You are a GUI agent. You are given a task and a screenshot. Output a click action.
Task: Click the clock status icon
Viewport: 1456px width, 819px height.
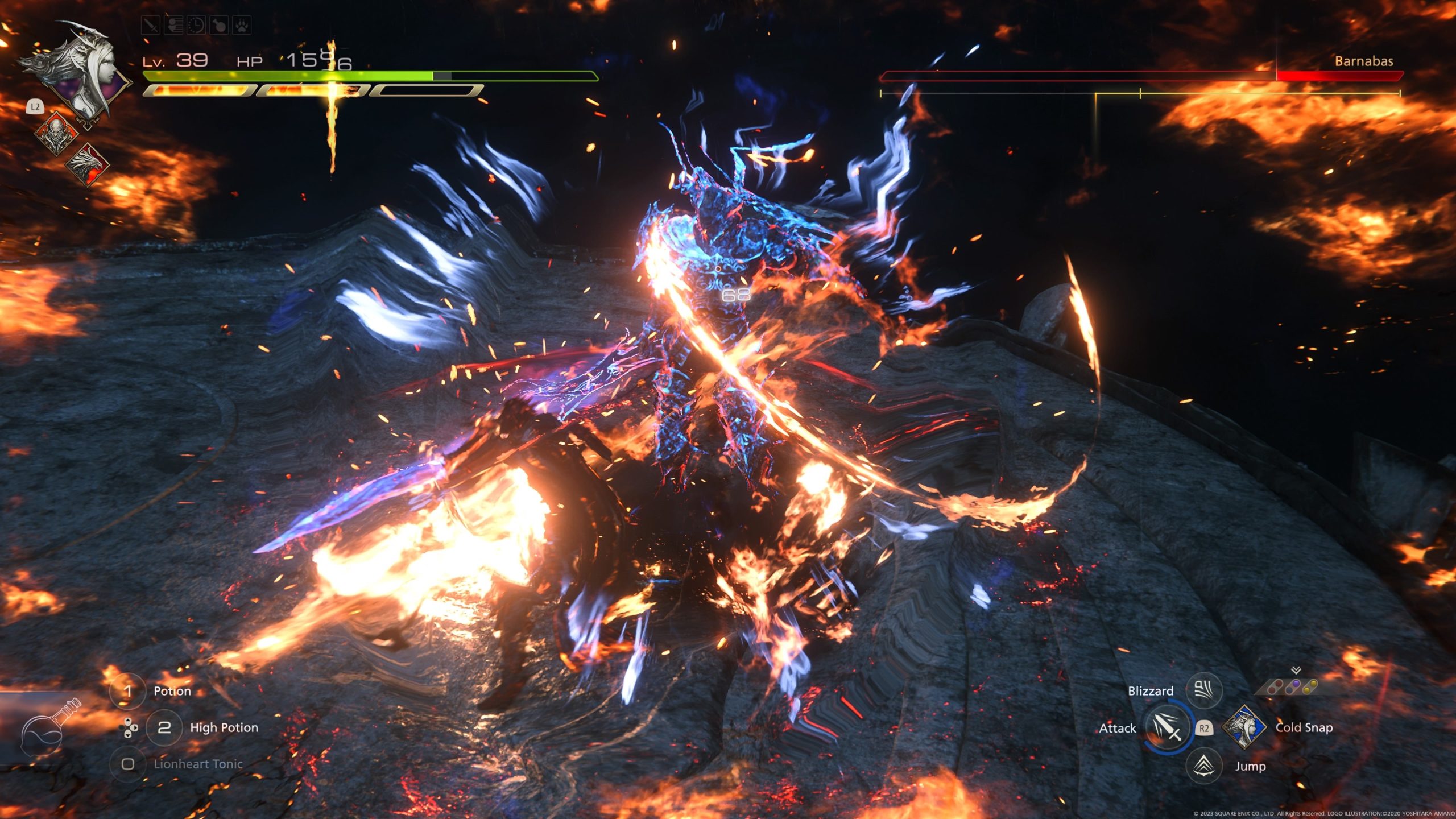coord(196,26)
